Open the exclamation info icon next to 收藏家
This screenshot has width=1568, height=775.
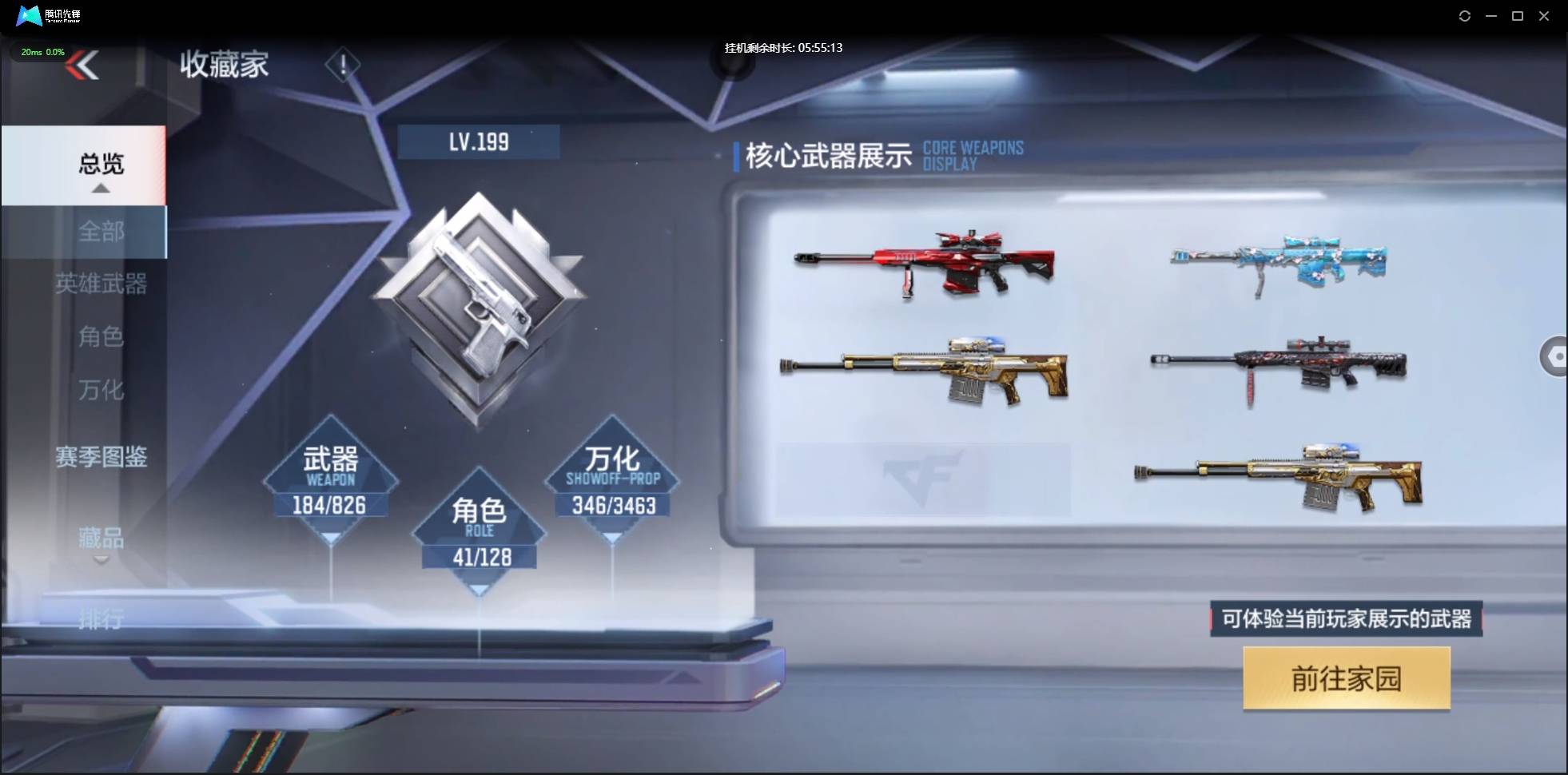click(x=343, y=65)
